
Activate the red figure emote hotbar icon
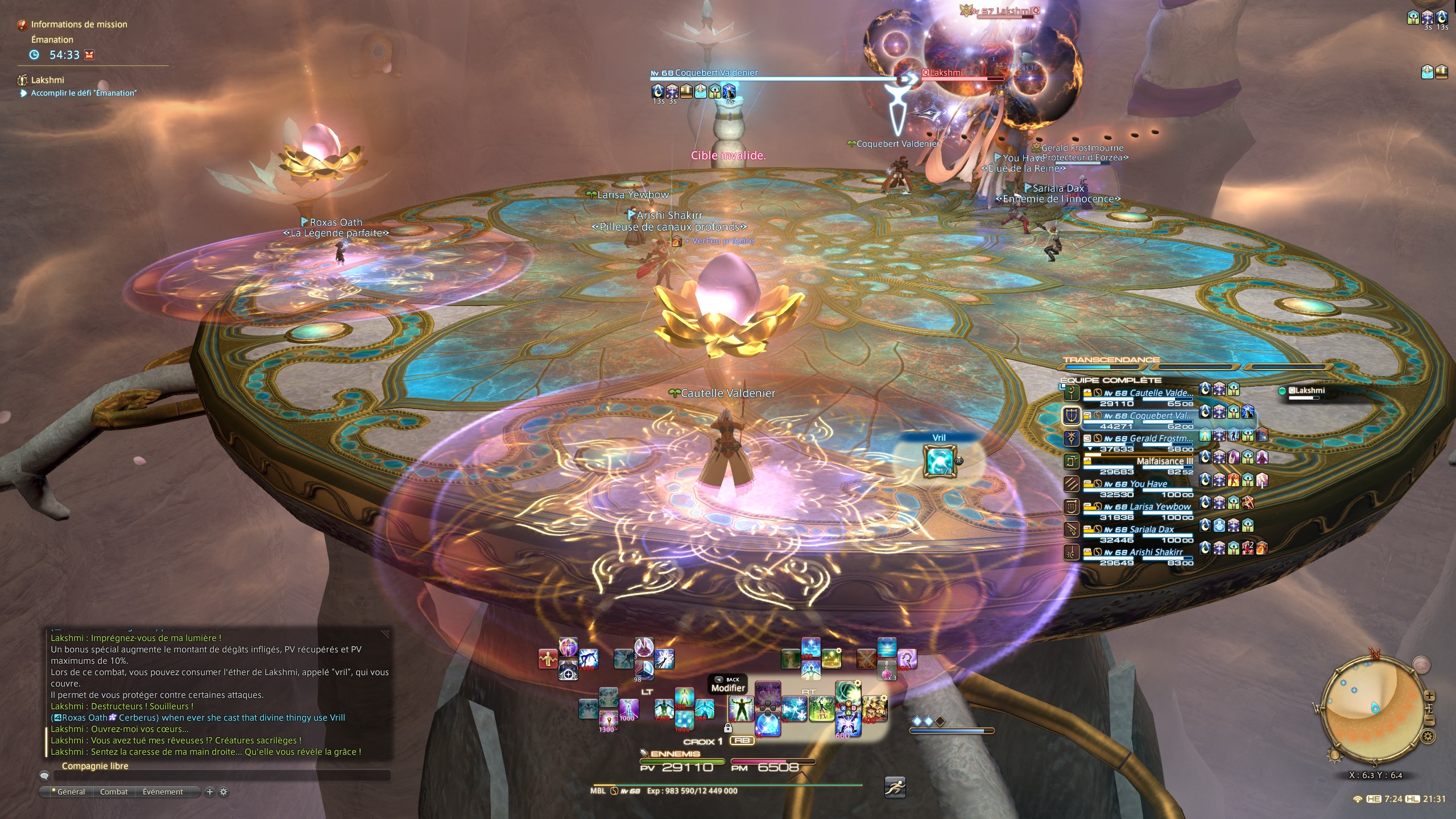[548, 659]
